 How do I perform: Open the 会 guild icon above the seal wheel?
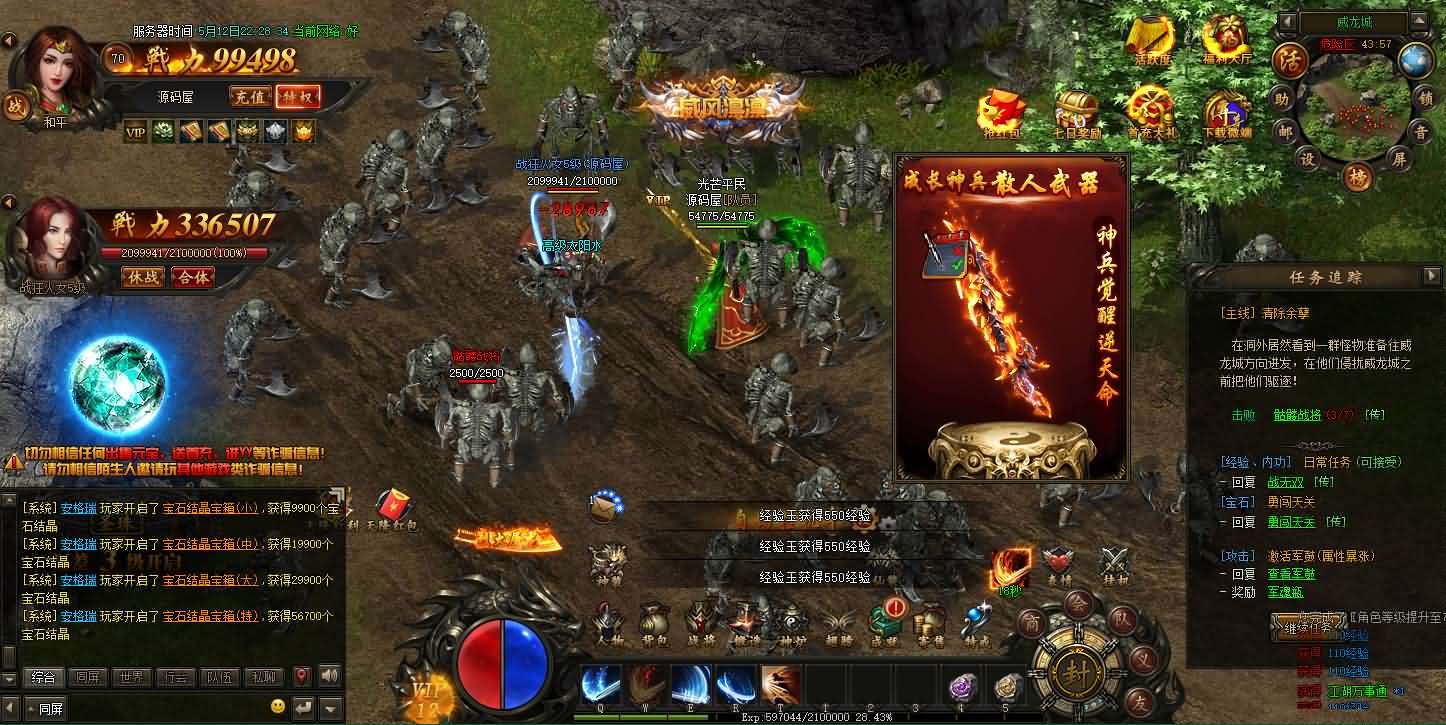click(1077, 605)
